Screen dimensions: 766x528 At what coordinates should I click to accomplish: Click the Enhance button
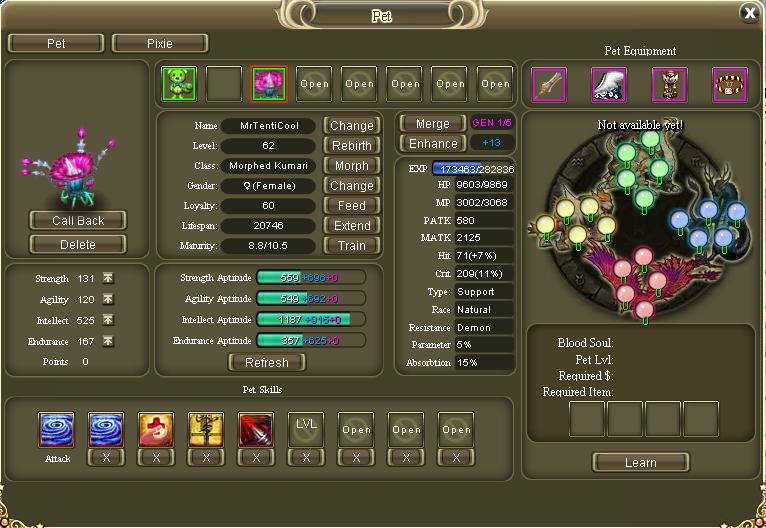coord(432,144)
